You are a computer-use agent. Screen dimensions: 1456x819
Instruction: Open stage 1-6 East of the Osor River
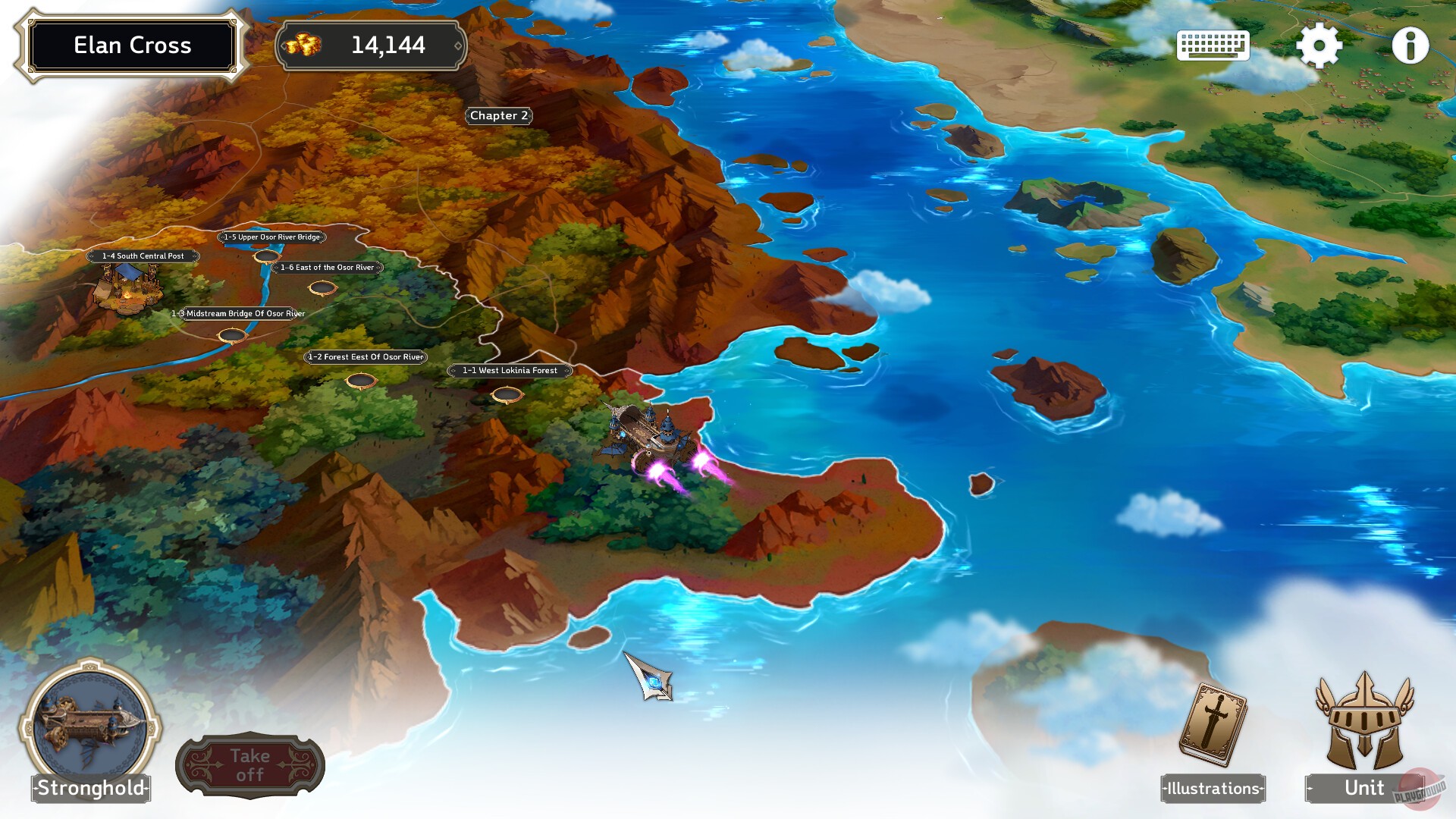(x=328, y=267)
